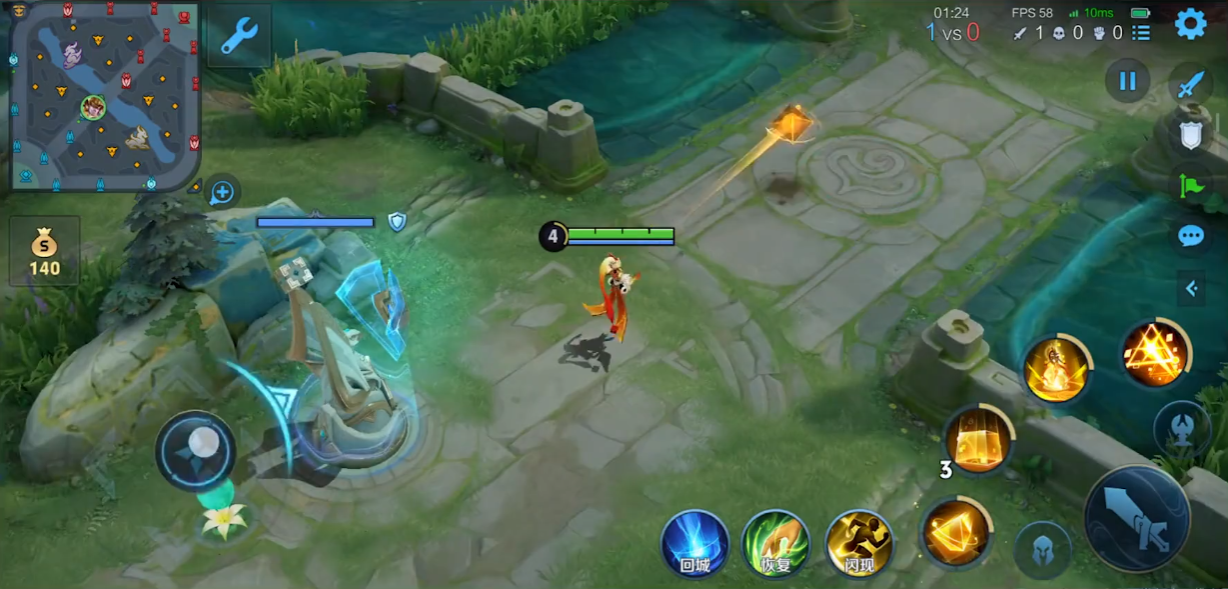The height and width of the screenshot is (589, 1228).
Task: Cast the golden cube skill marked 3
Action: tap(979, 440)
